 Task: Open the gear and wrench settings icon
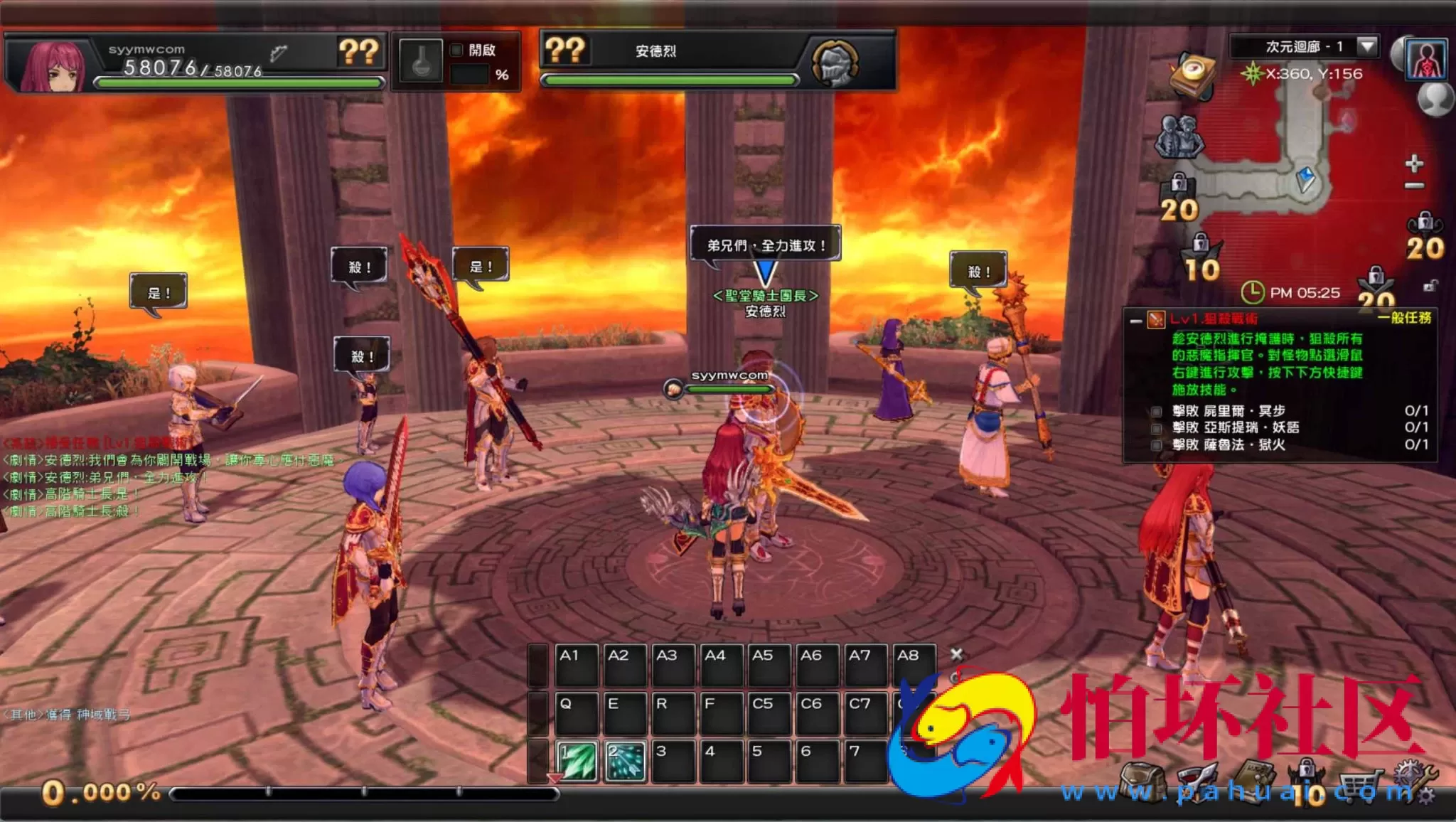[x=1413, y=781]
